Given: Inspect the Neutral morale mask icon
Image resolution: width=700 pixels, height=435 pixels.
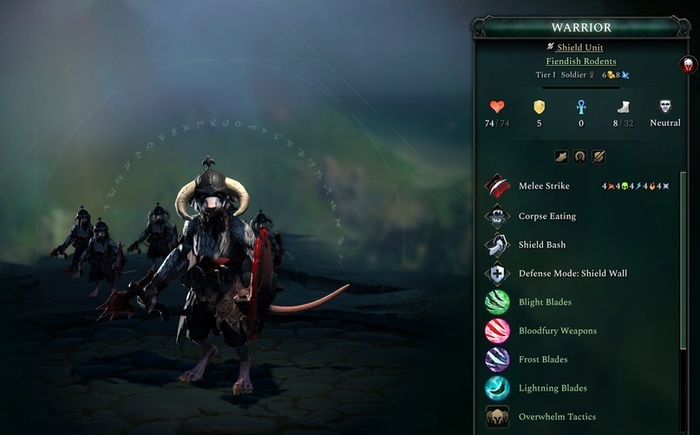Looking at the screenshot, I should tap(665, 107).
